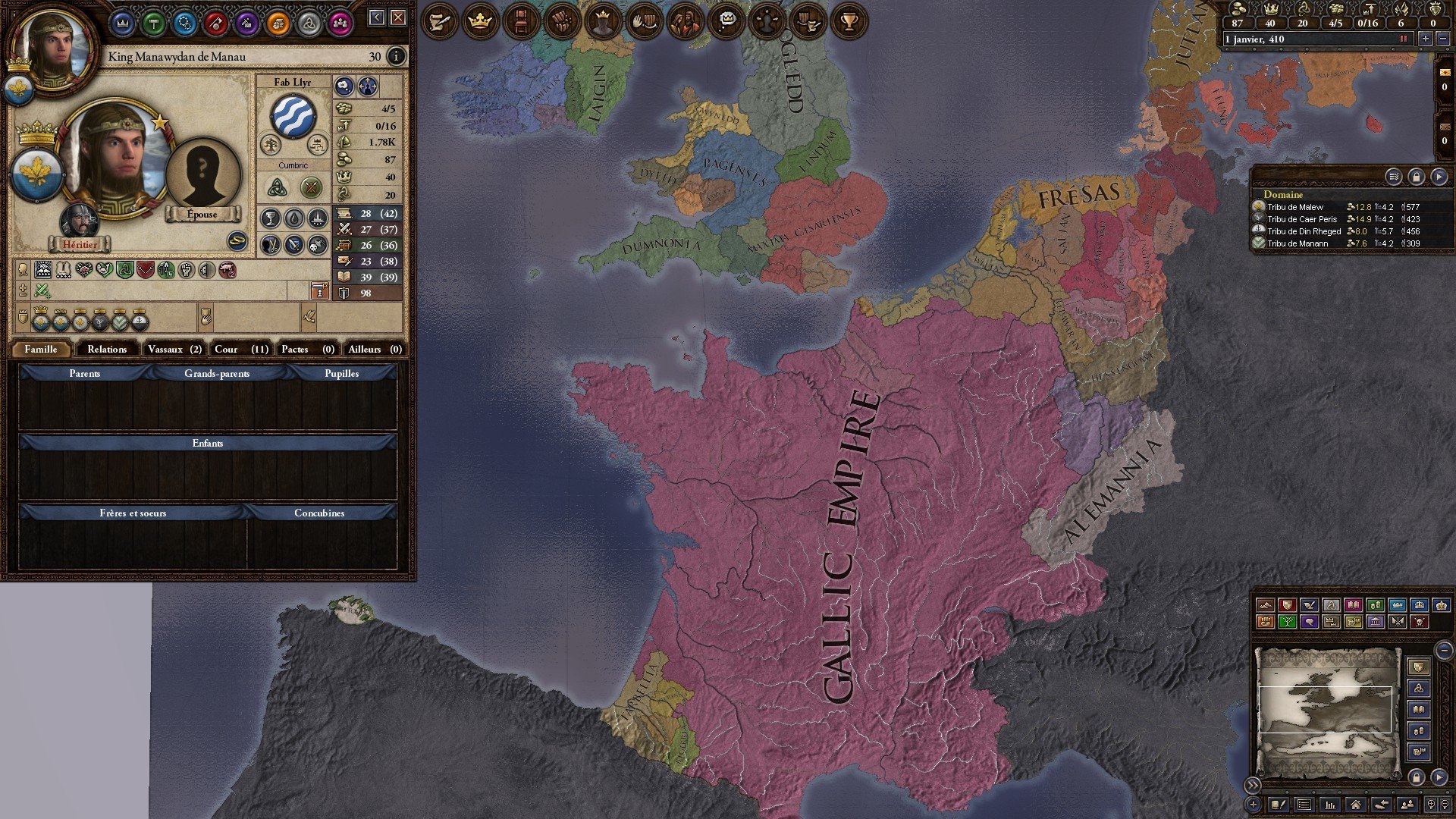Show the Cour tab
1456x819 pixels.
coord(240,349)
